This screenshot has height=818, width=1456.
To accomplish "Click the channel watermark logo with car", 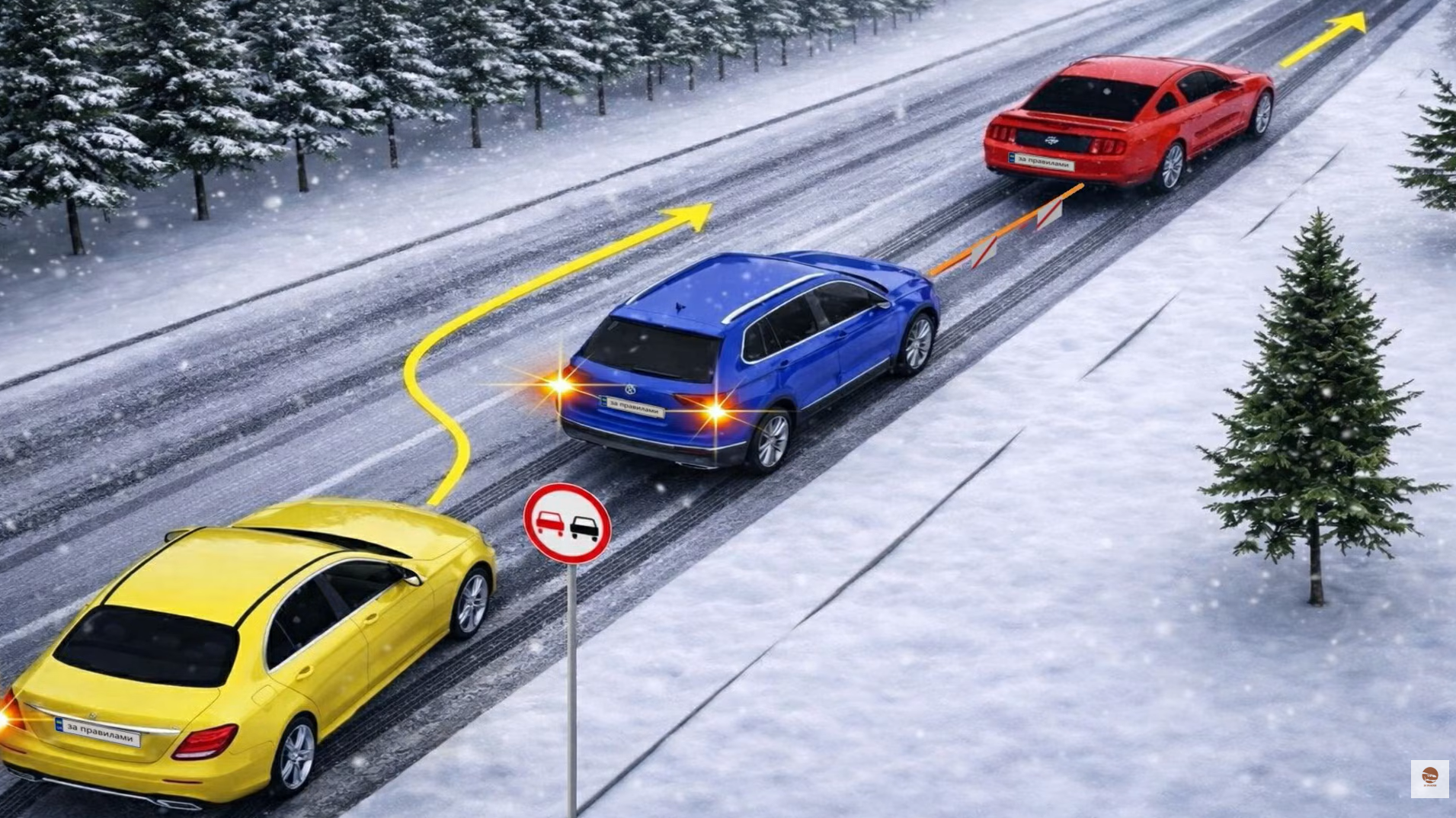I will point(1429,778).
